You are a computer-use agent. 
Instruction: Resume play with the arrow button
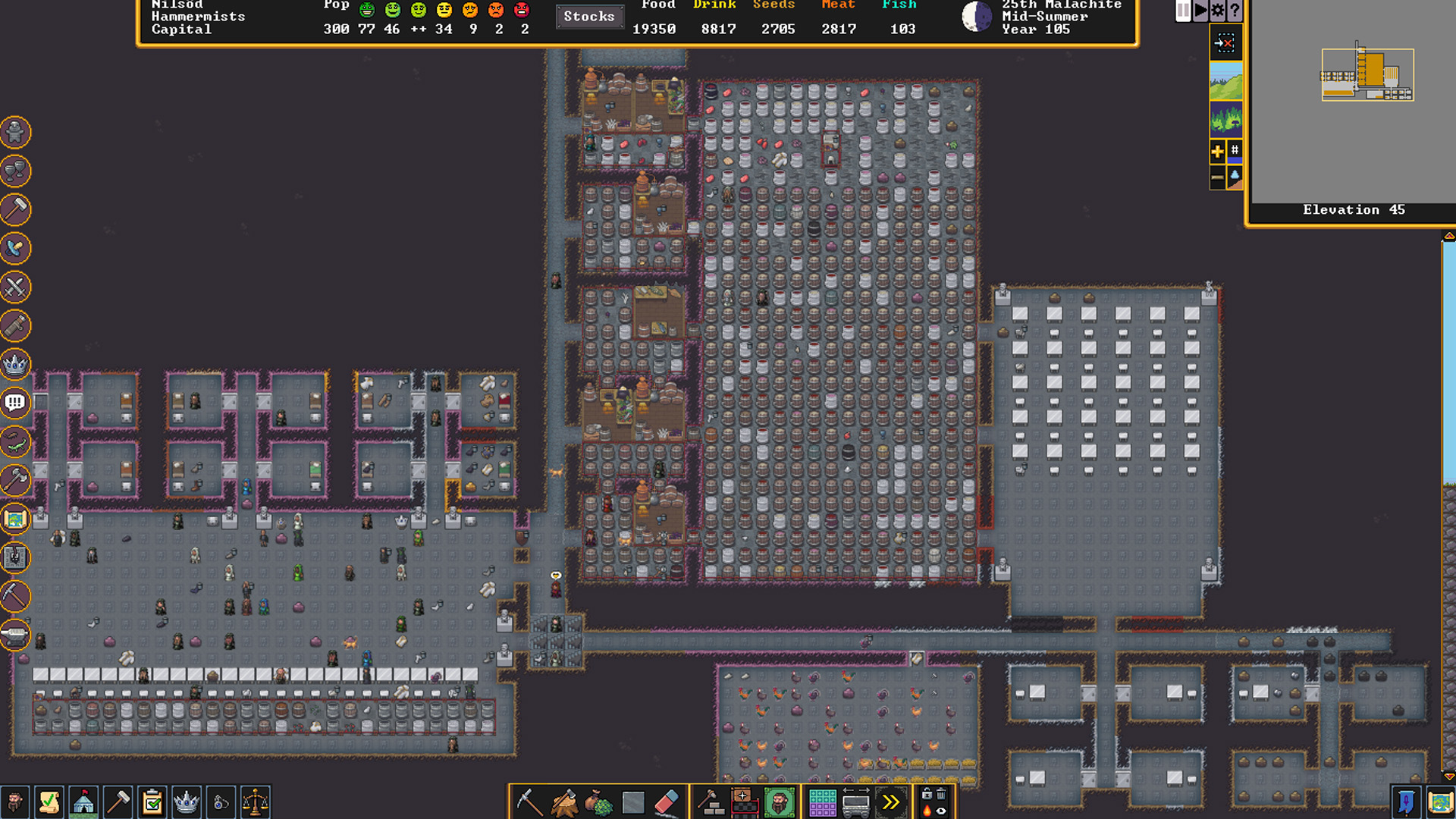click(x=1200, y=11)
